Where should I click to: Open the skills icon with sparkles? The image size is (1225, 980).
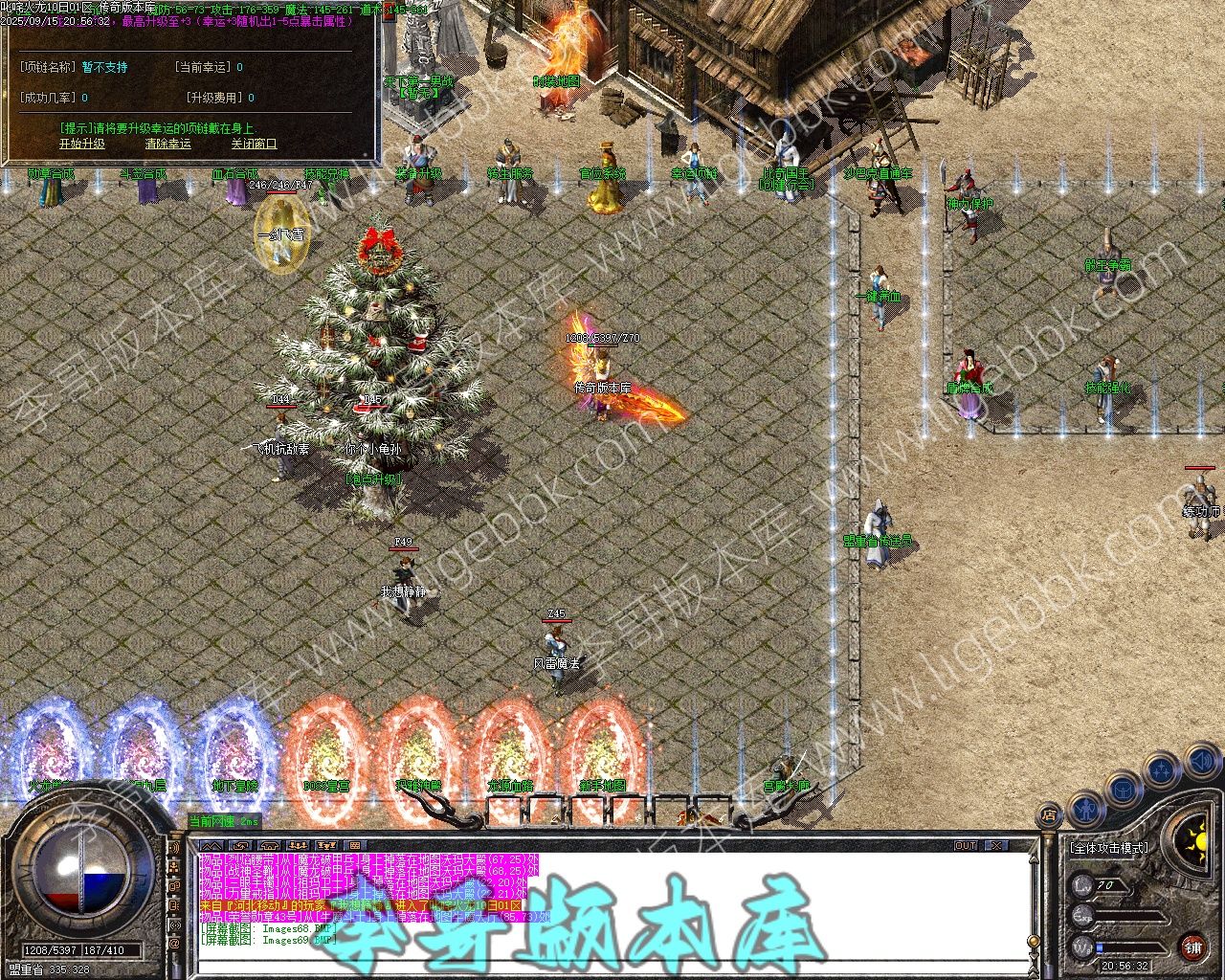tap(1162, 768)
